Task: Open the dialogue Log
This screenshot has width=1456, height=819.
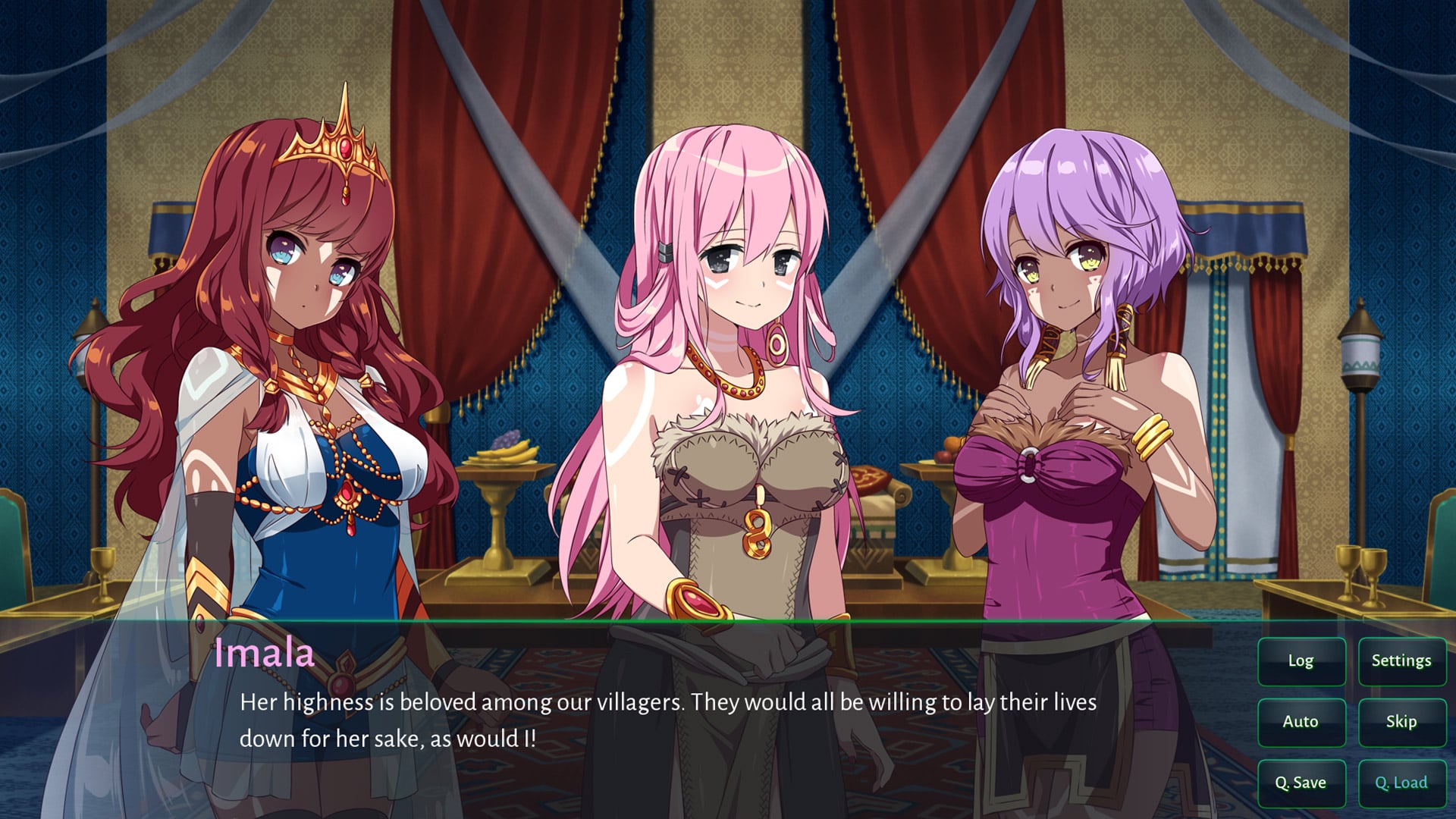Action: 1301,661
